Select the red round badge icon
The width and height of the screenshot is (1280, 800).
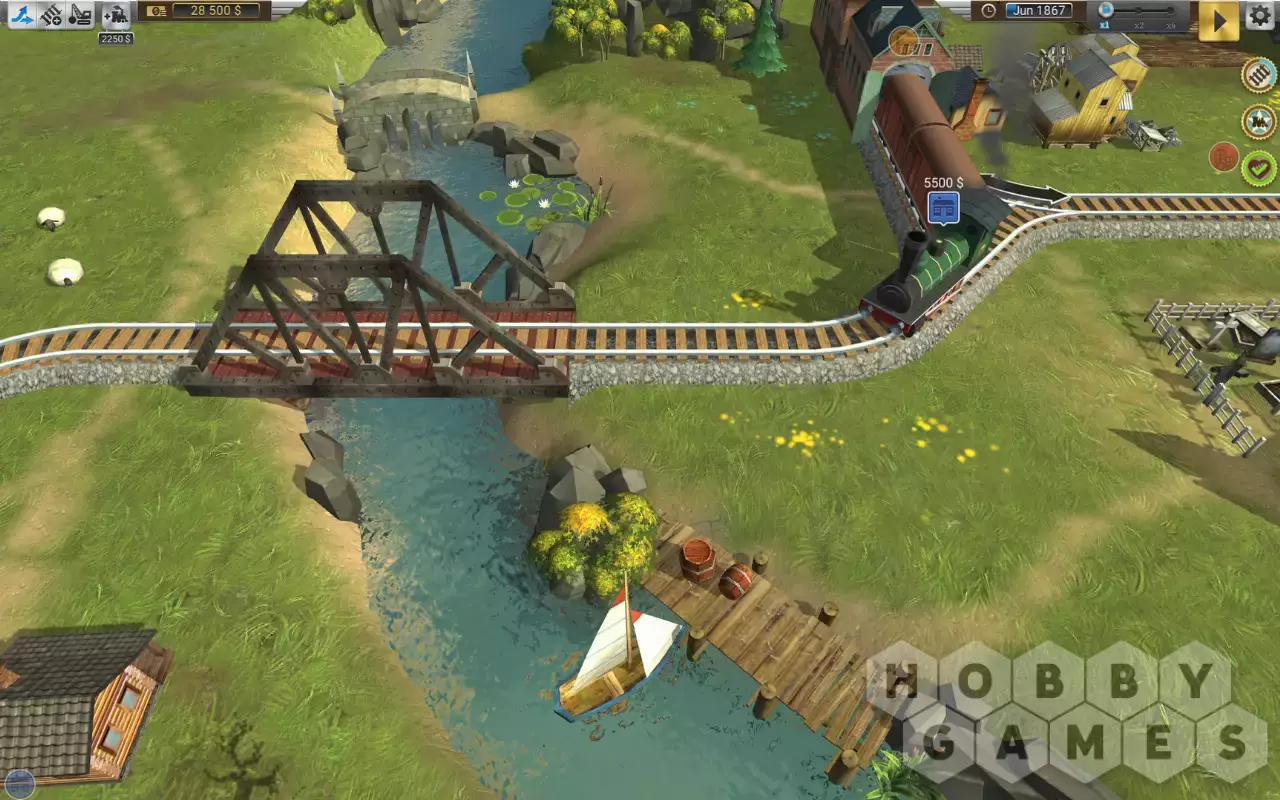coord(1224,157)
